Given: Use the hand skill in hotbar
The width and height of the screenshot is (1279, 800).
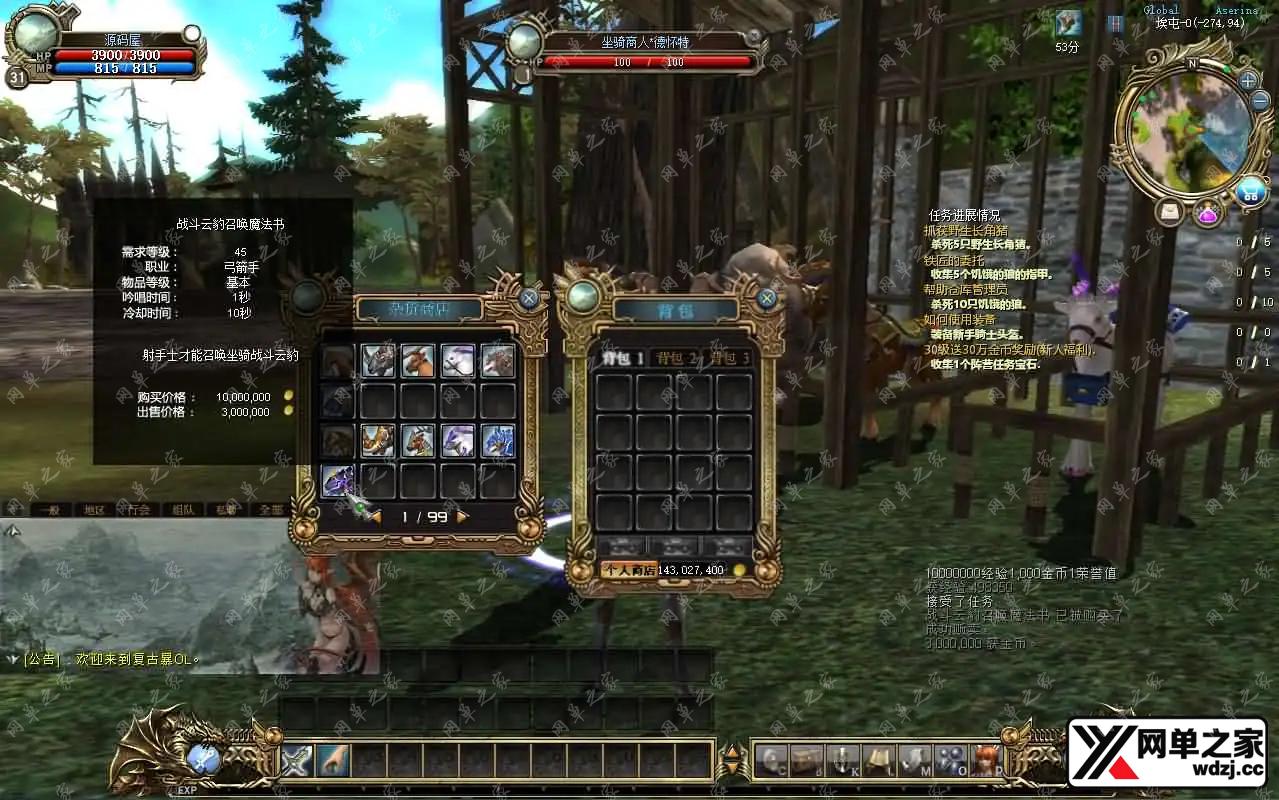Looking at the screenshot, I should 332,761.
